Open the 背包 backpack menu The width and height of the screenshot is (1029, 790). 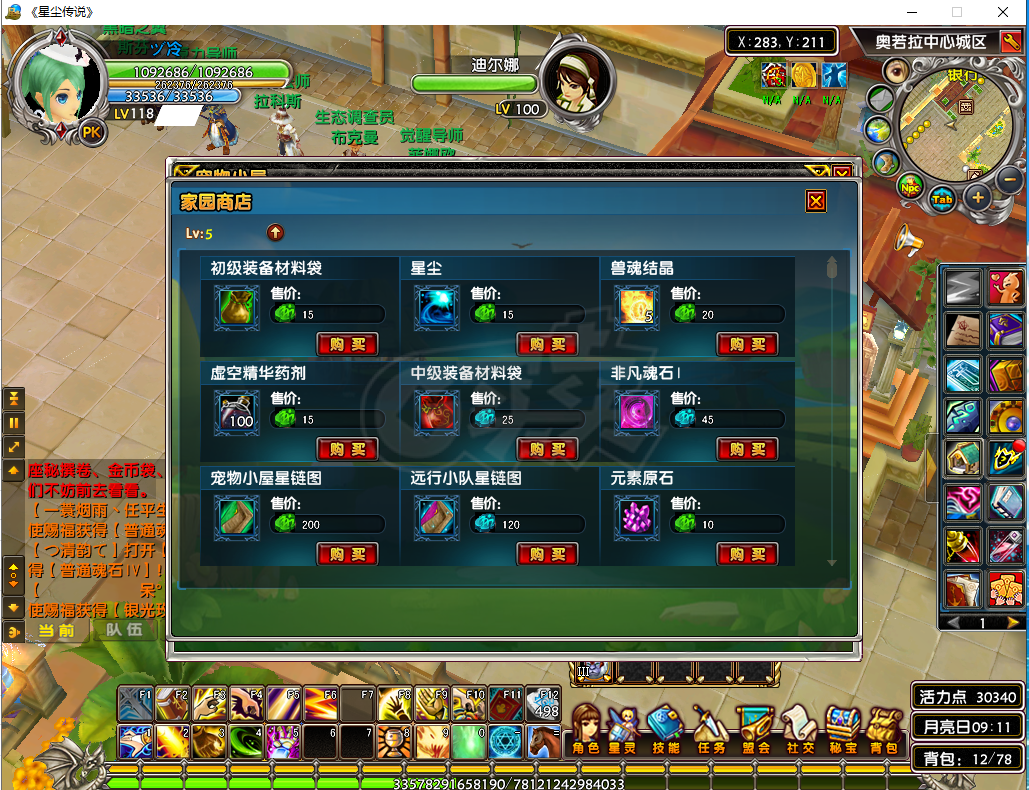click(882, 730)
